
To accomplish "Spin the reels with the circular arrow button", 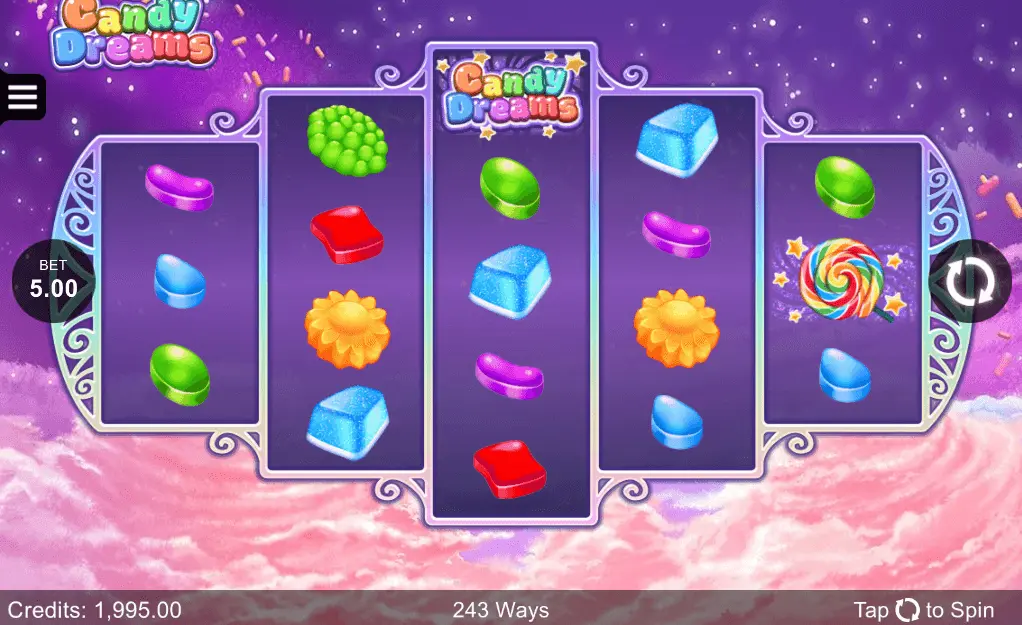I will pos(968,282).
